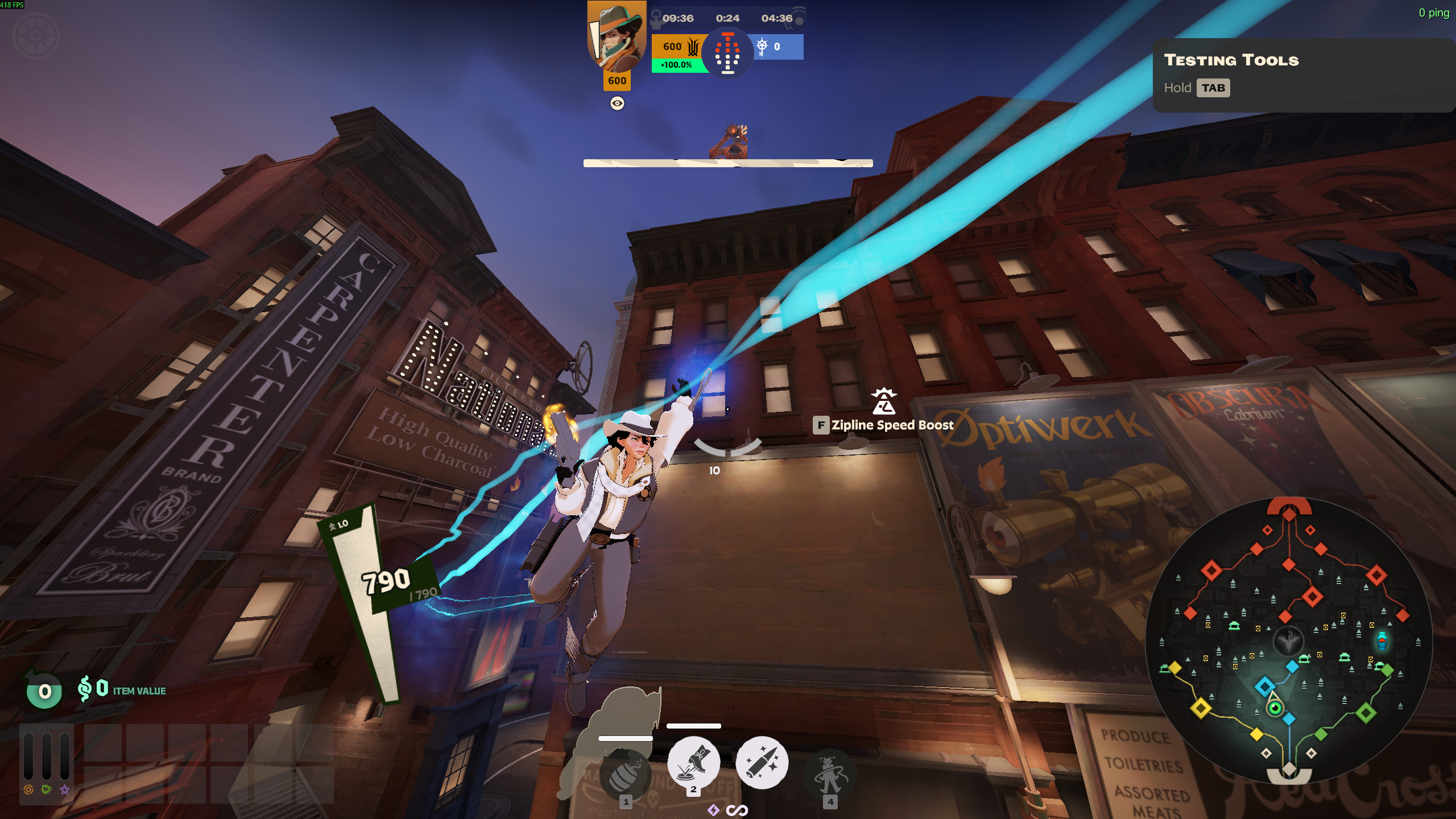Activate the boot stomp ability

pos(693,763)
